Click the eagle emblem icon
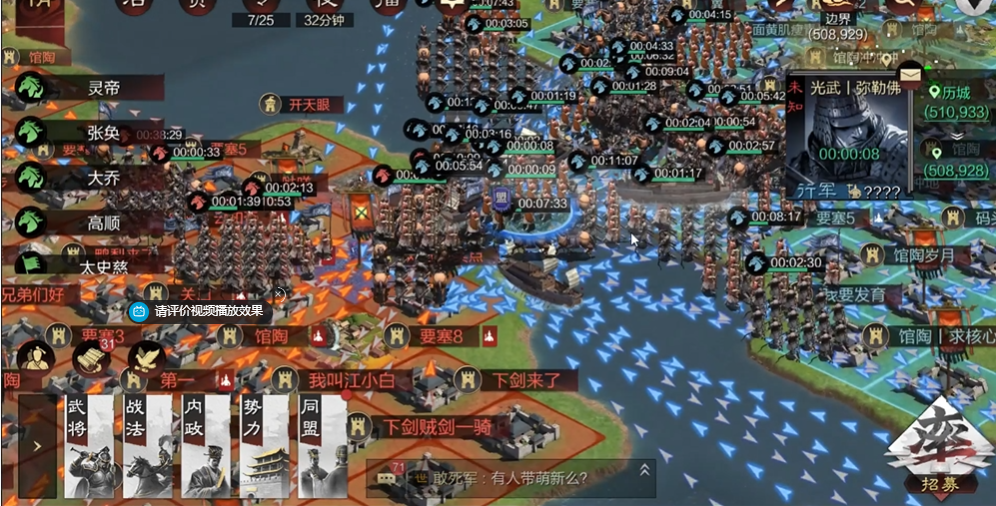This screenshot has width=996, height=506. (x=148, y=358)
